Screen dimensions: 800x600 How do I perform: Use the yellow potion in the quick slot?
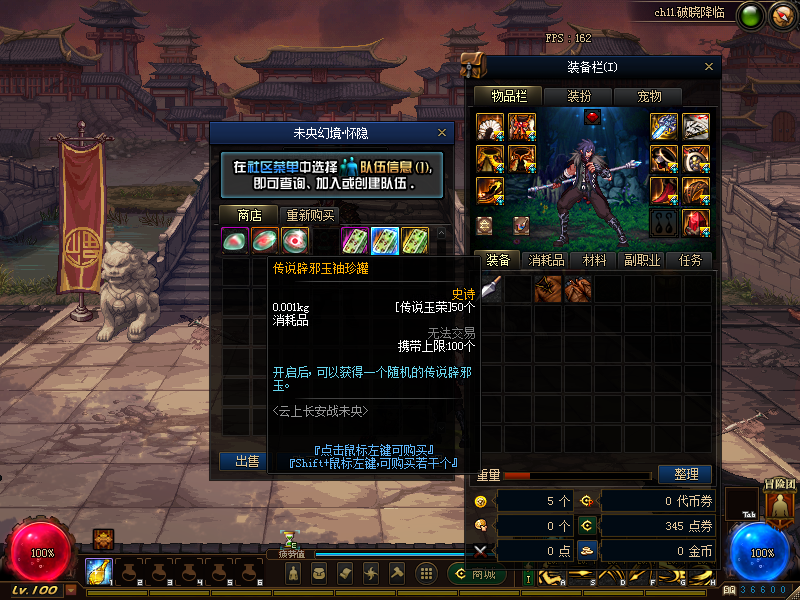click(98, 571)
